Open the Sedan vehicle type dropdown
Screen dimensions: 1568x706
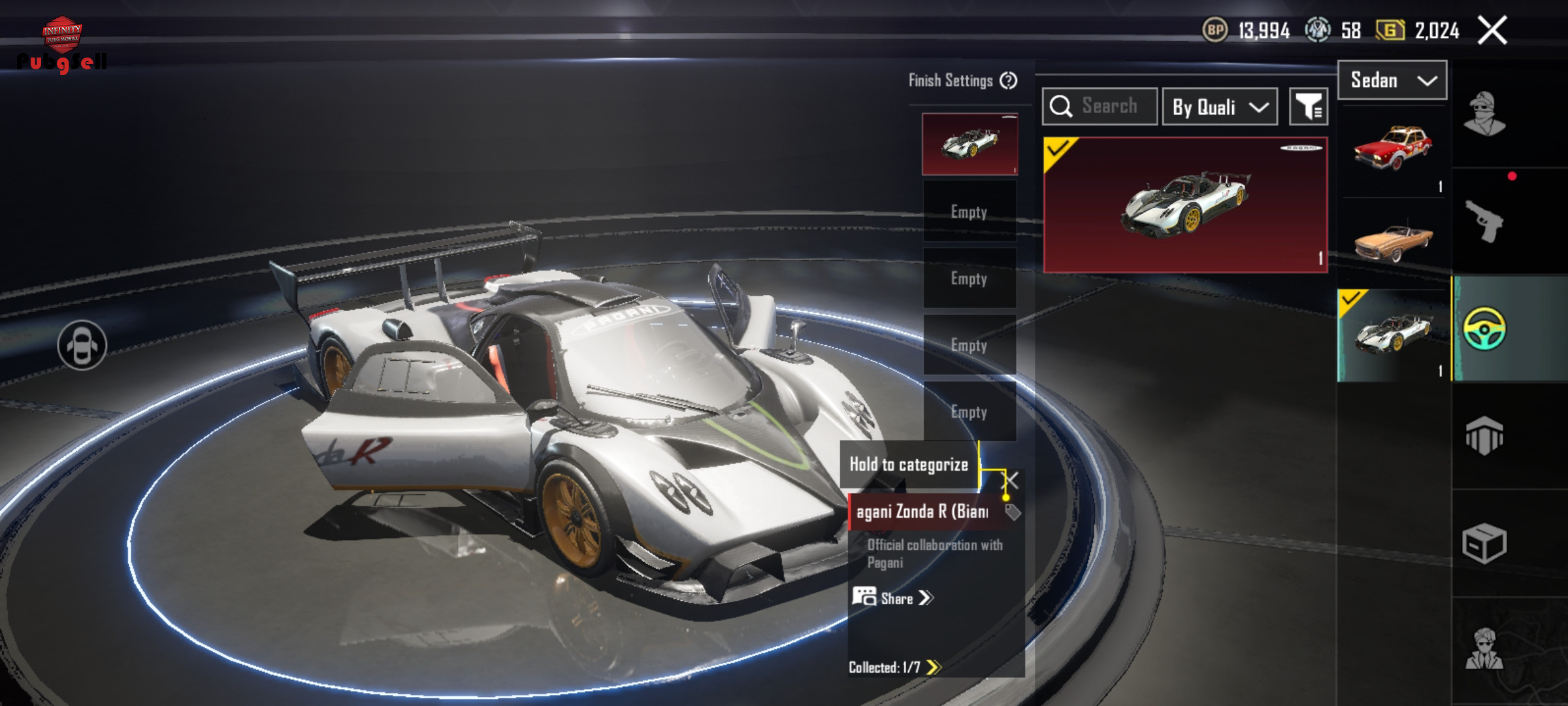tap(1392, 80)
